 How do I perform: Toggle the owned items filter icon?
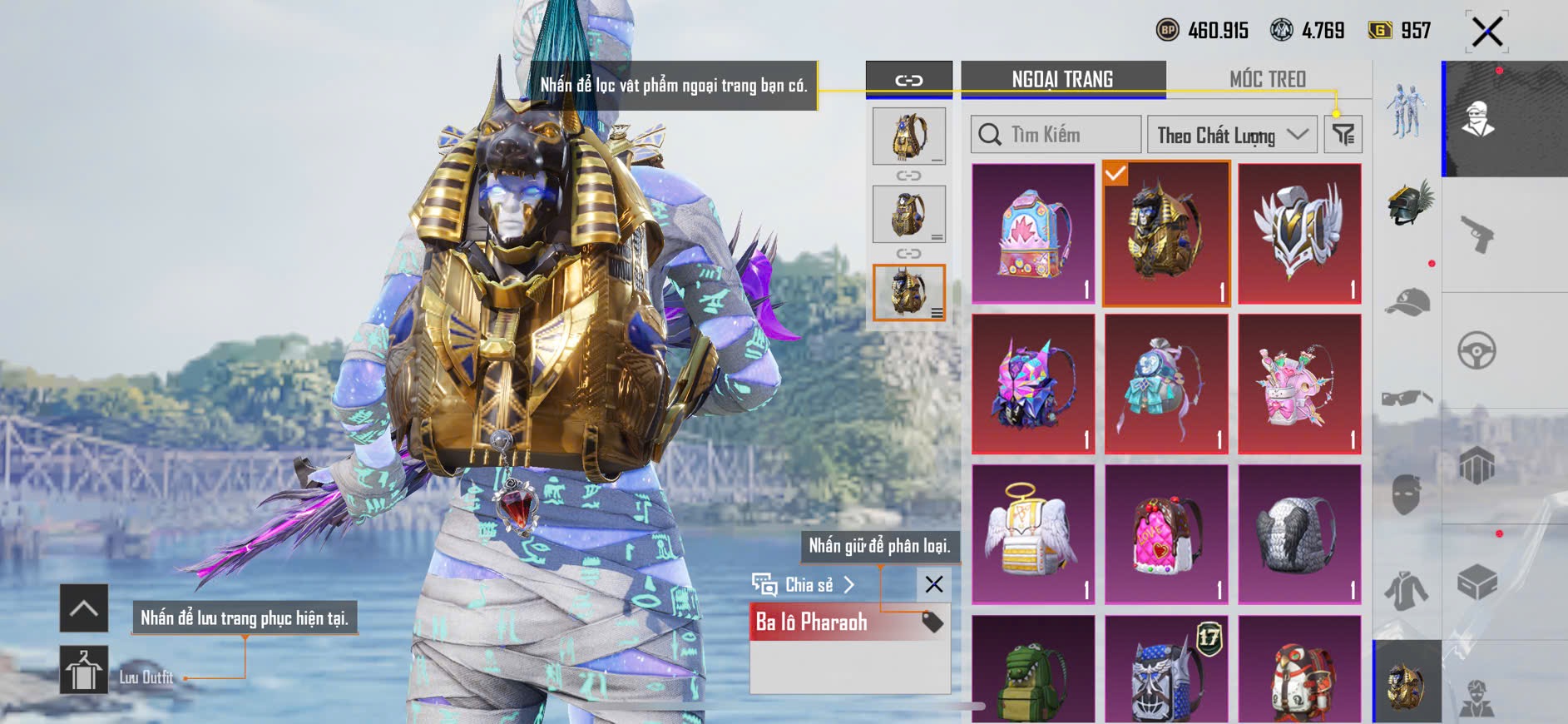tap(1343, 135)
